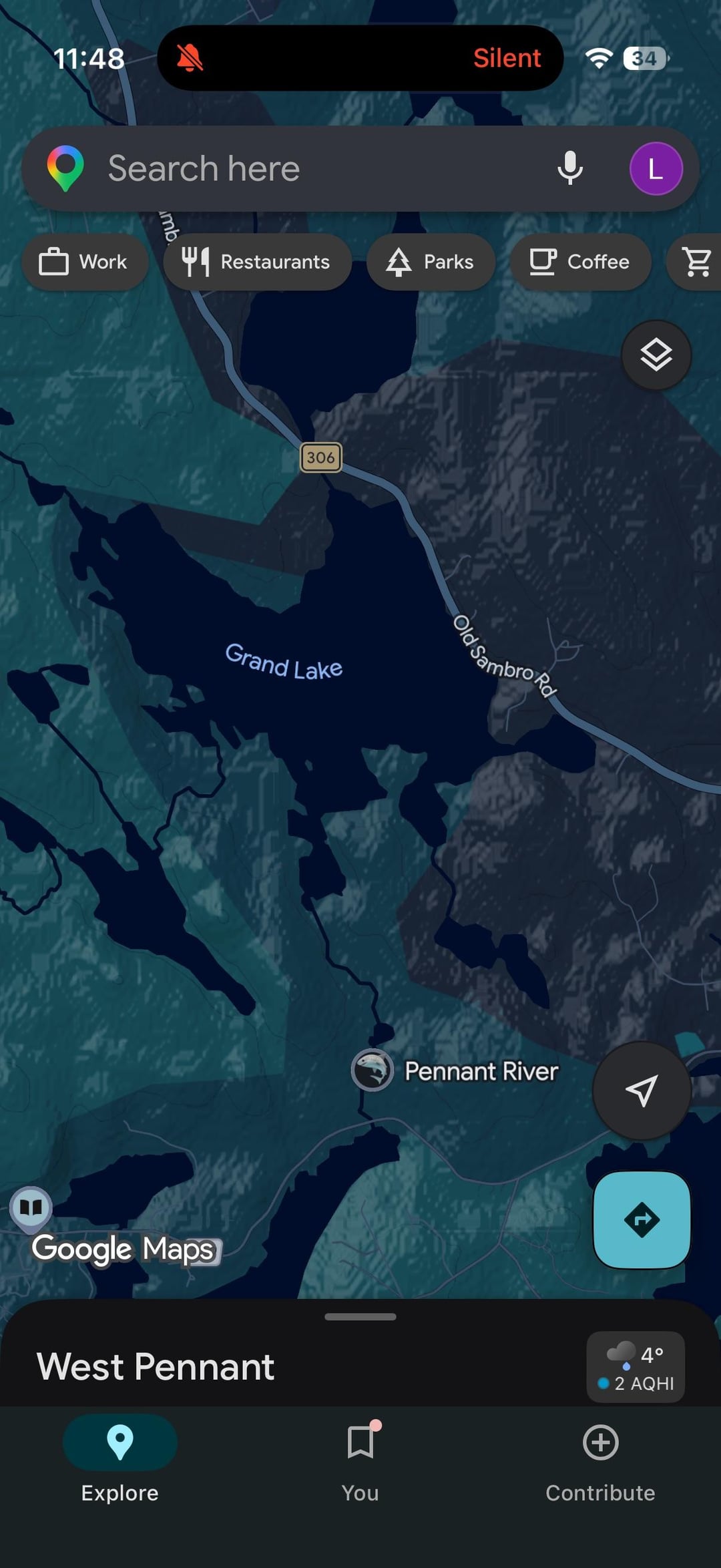Image resolution: width=721 pixels, height=1568 pixels.
Task: Select the Pennant River map marker
Action: point(373,1070)
